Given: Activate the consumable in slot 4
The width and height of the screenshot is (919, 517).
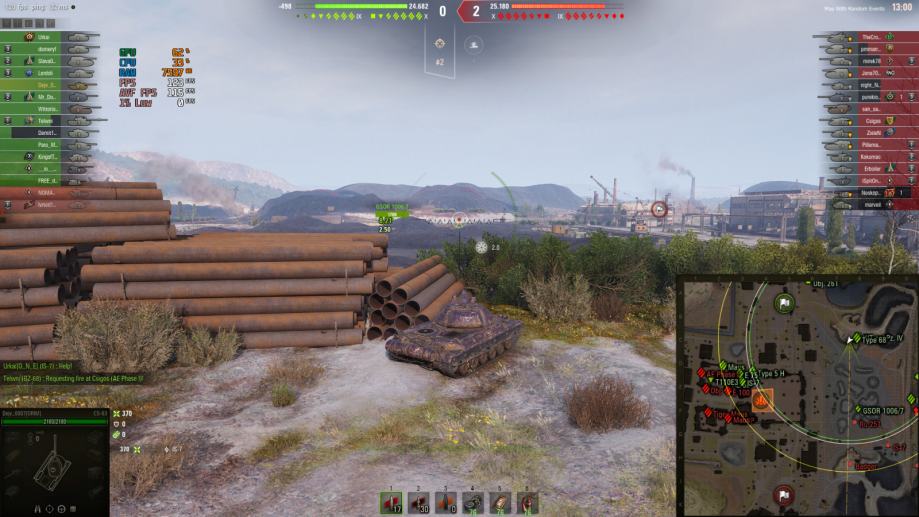Looking at the screenshot, I should (473, 503).
